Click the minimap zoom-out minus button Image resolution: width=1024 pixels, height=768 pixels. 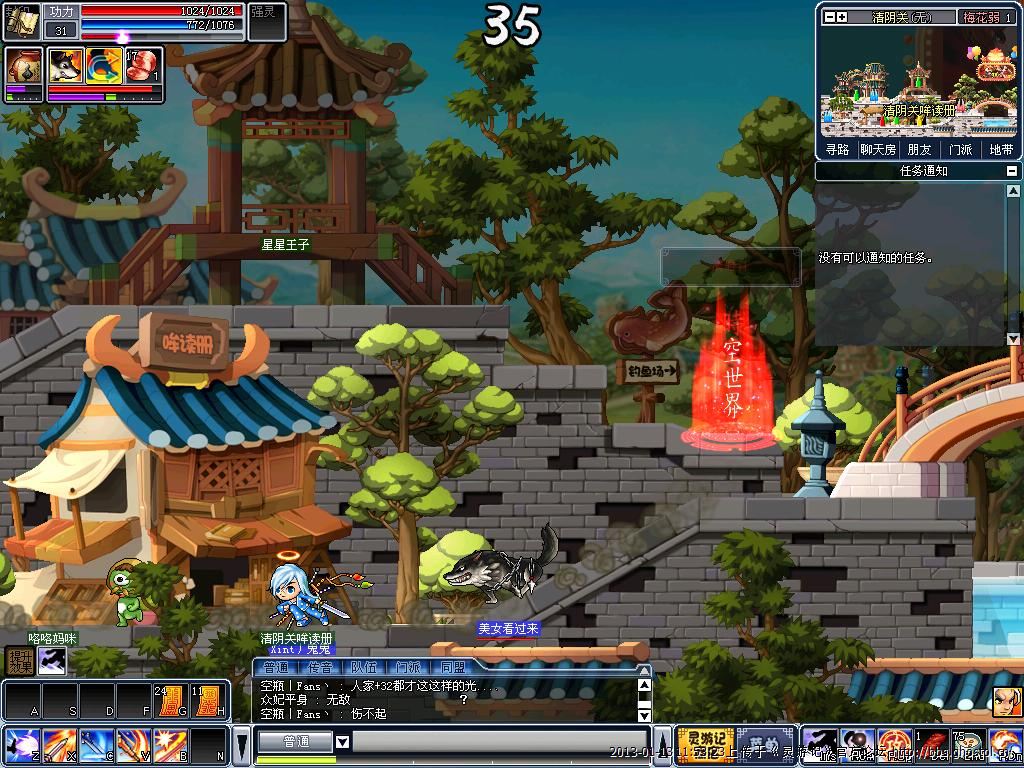pos(828,17)
